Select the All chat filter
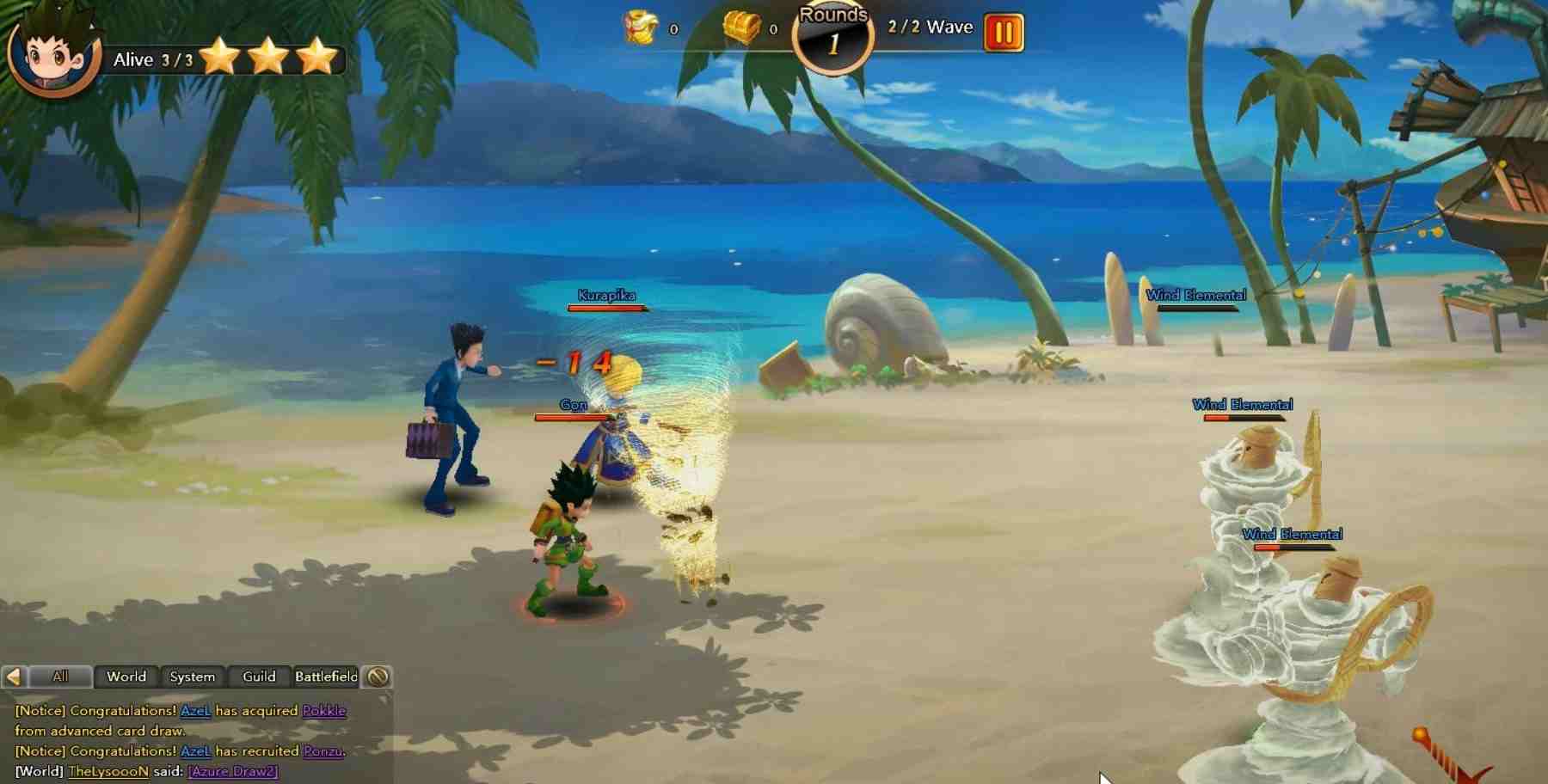 60,677
